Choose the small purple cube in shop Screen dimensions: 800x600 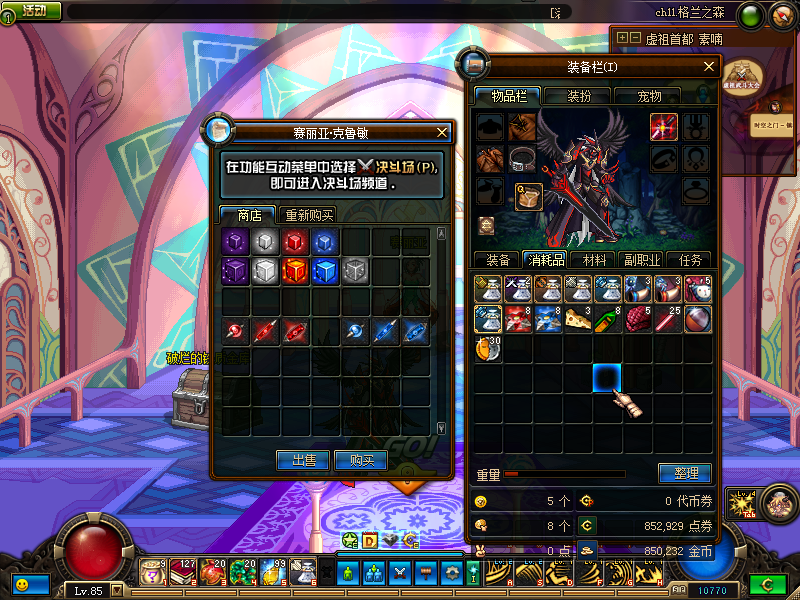(x=235, y=242)
